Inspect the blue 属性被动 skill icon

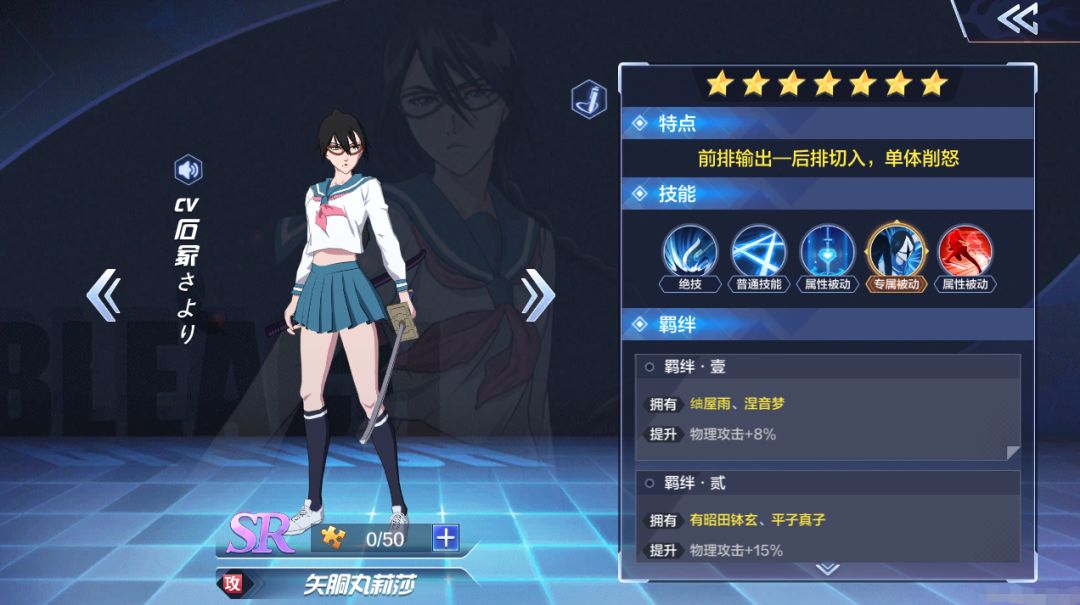[827, 251]
